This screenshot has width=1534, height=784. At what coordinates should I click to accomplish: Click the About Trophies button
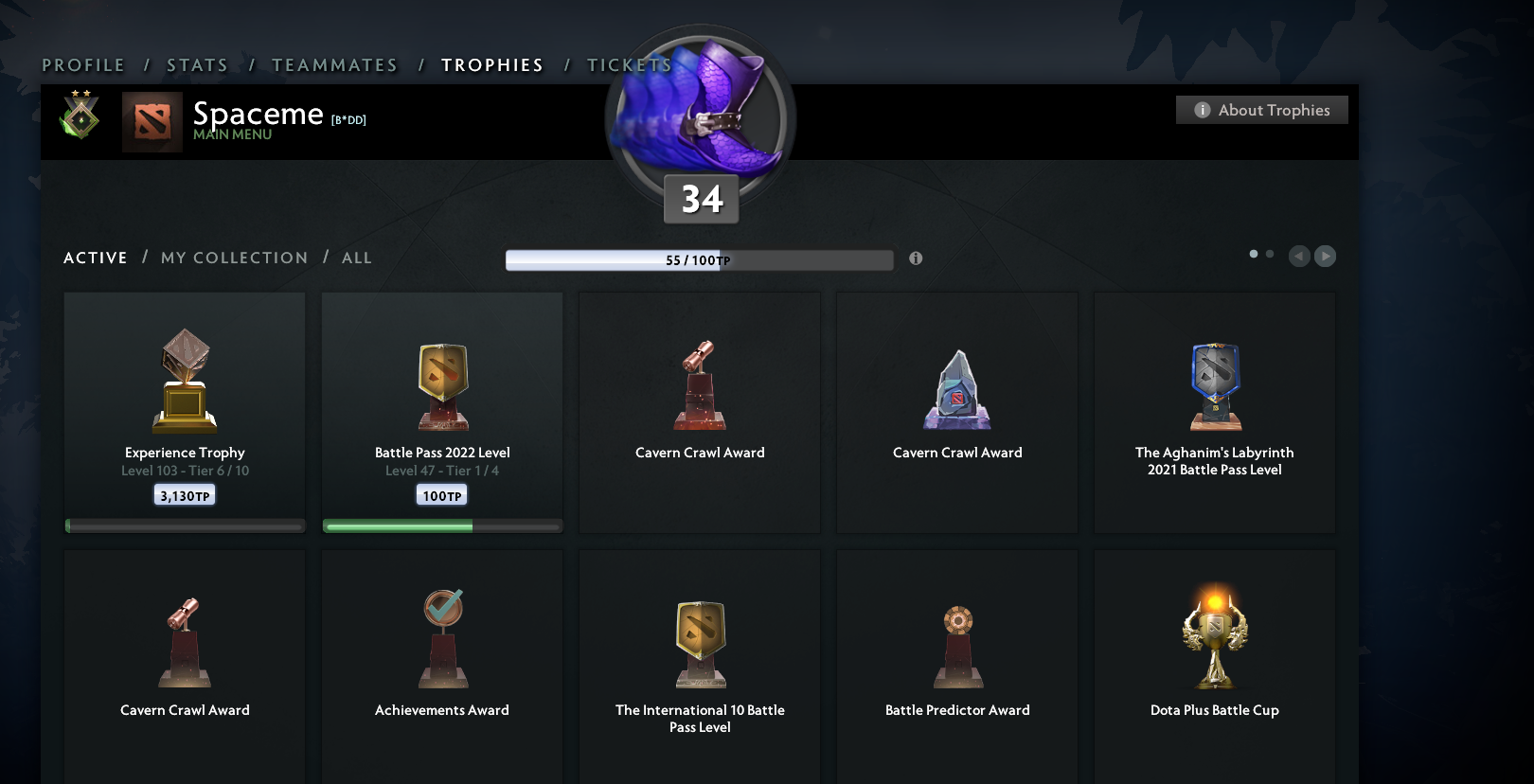1261,110
